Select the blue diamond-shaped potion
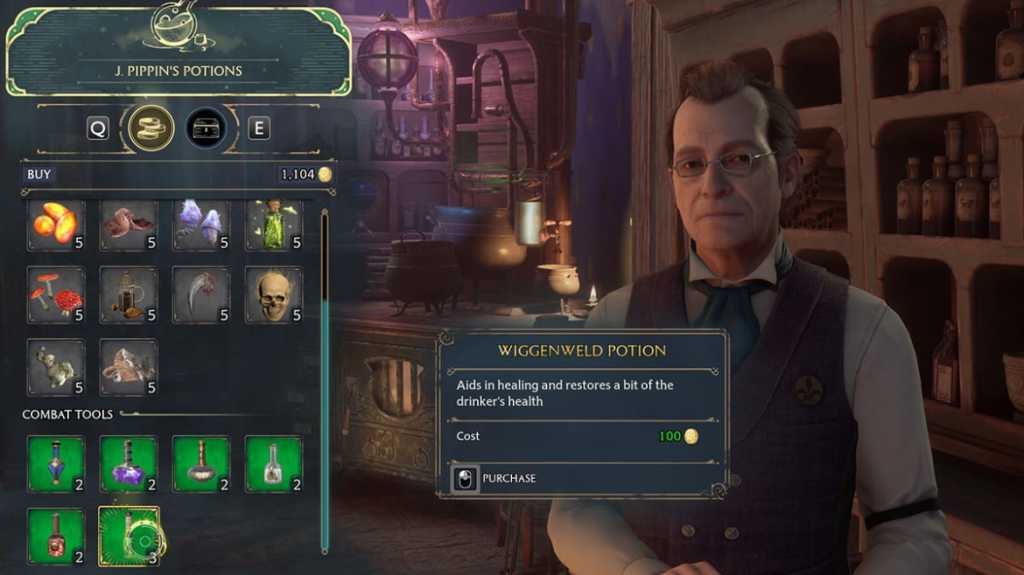Image resolution: width=1024 pixels, height=575 pixels. coord(56,464)
